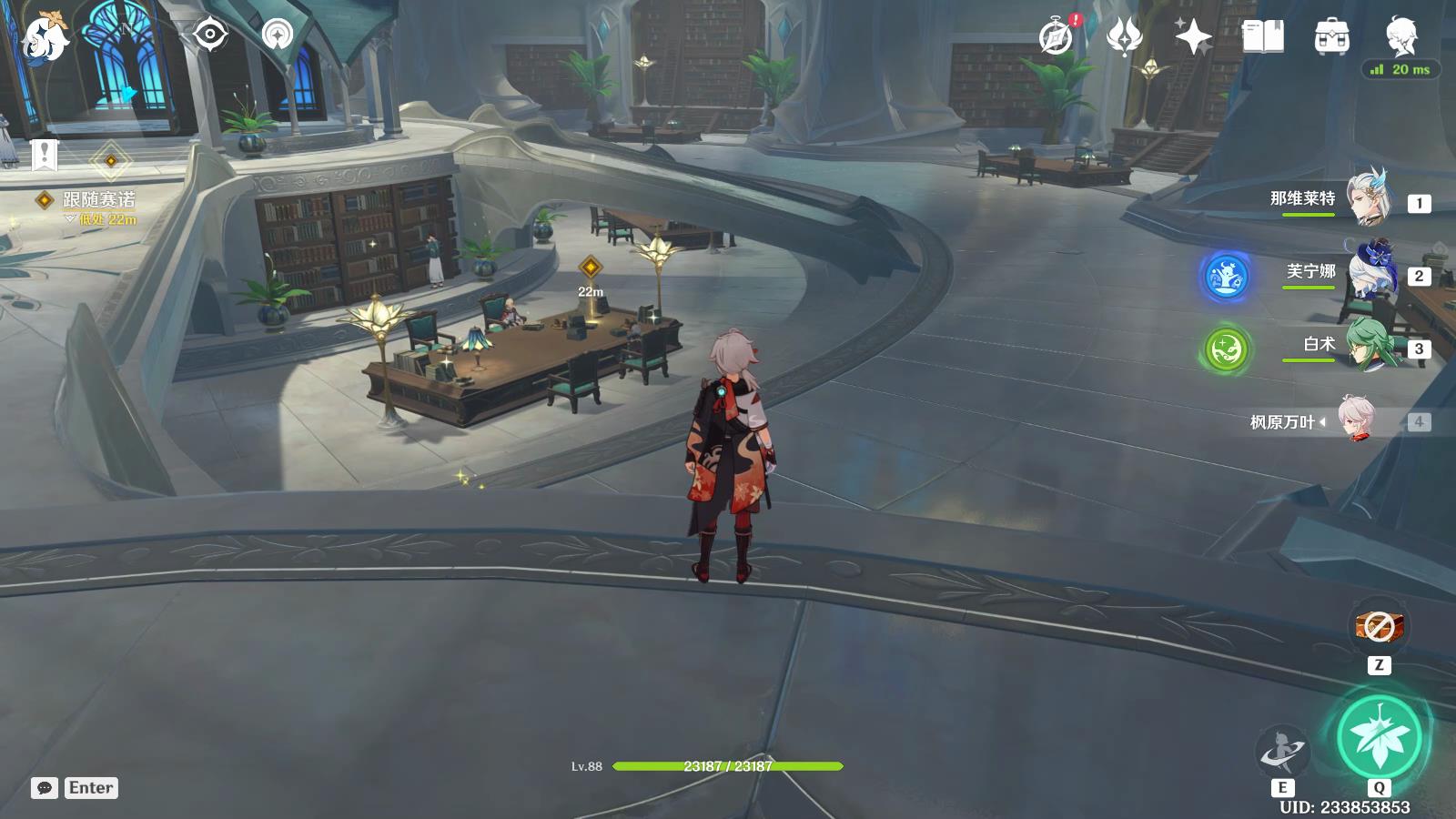Screen dimensions: 1456x819
Task: Open the quest exclamation banner icon
Action: [x=44, y=155]
